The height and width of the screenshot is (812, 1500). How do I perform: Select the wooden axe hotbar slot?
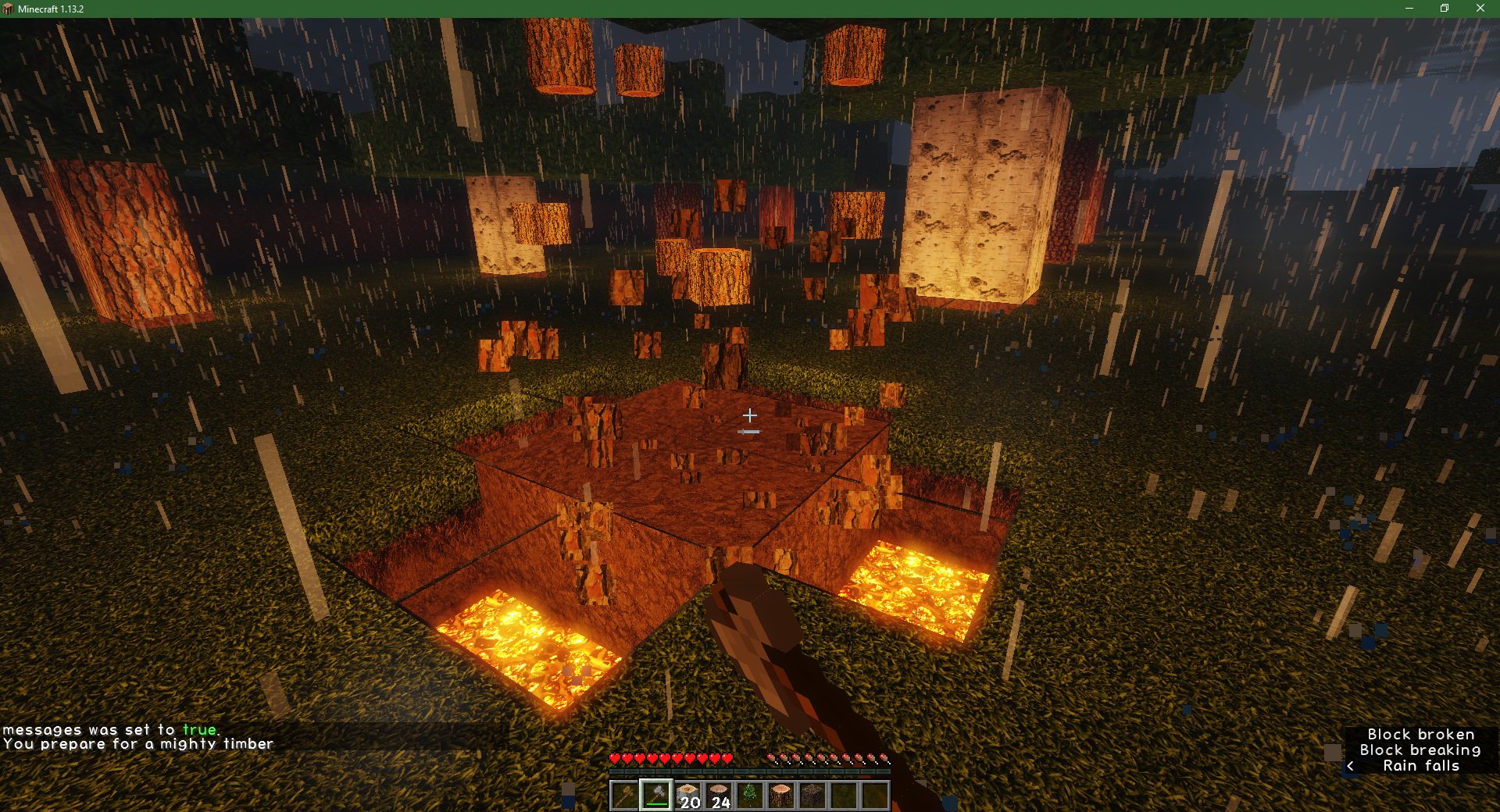[624, 796]
